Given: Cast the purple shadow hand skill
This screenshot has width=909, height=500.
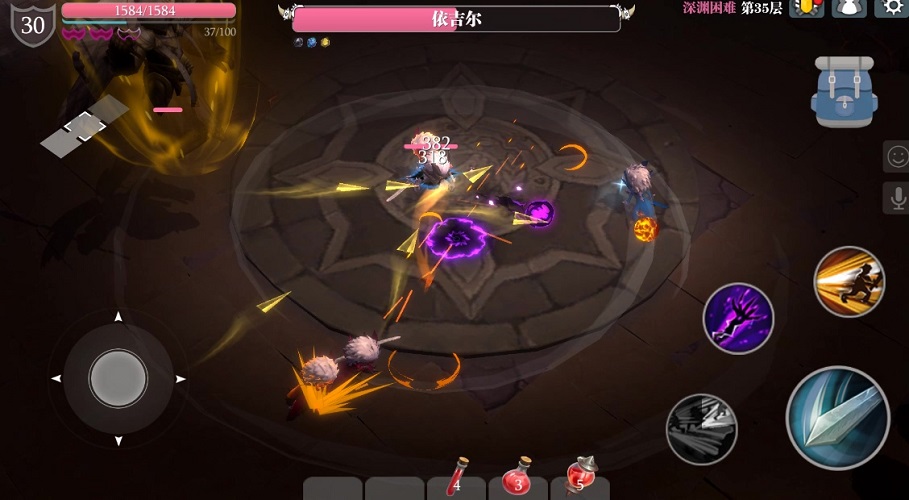Looking at the screenshot, I should click(738, 318).
